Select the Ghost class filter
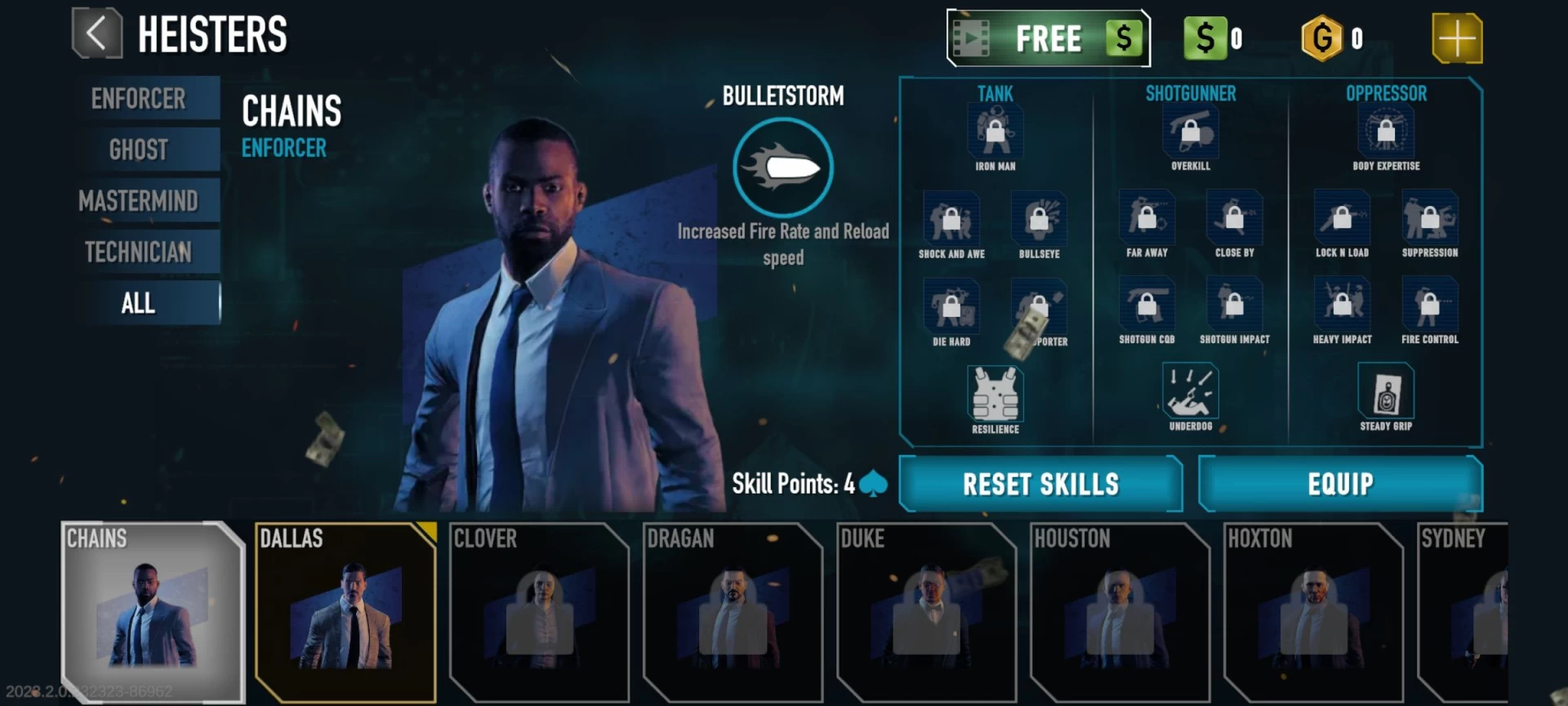This screenshot has width=1568, height=706. tap(139, 150)
